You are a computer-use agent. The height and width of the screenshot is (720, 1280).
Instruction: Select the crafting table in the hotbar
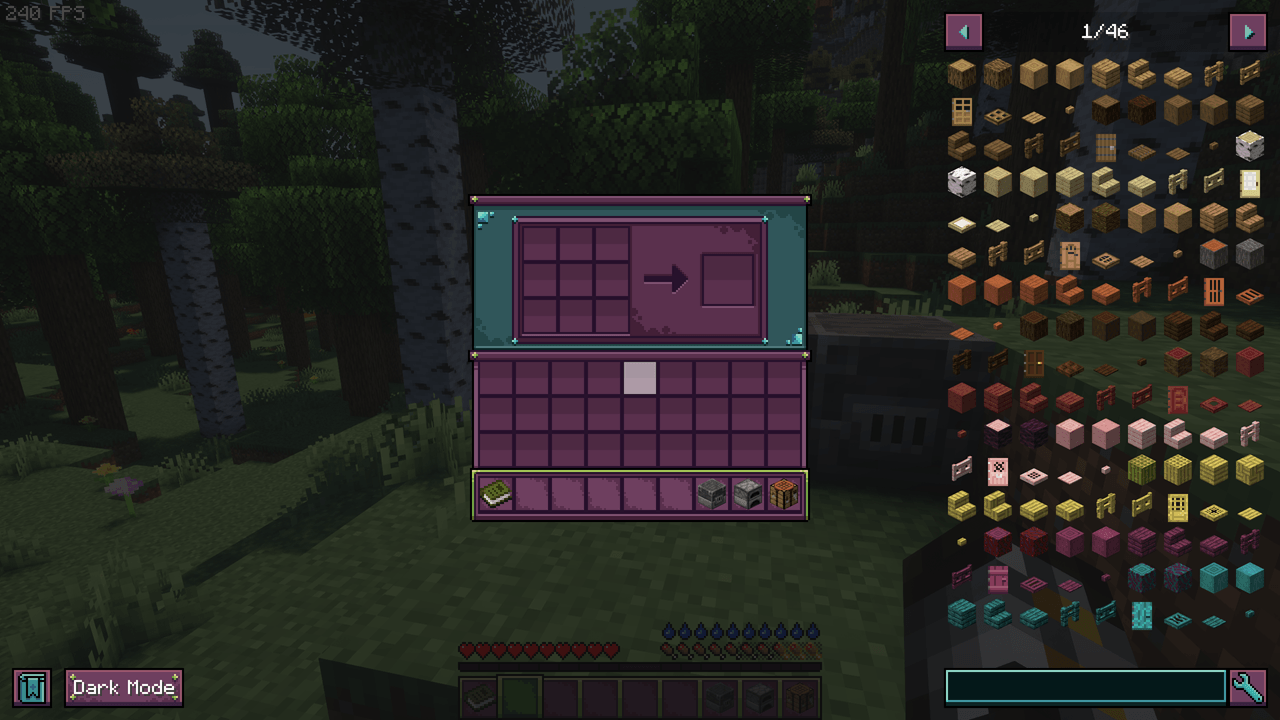tap(785, 493)
